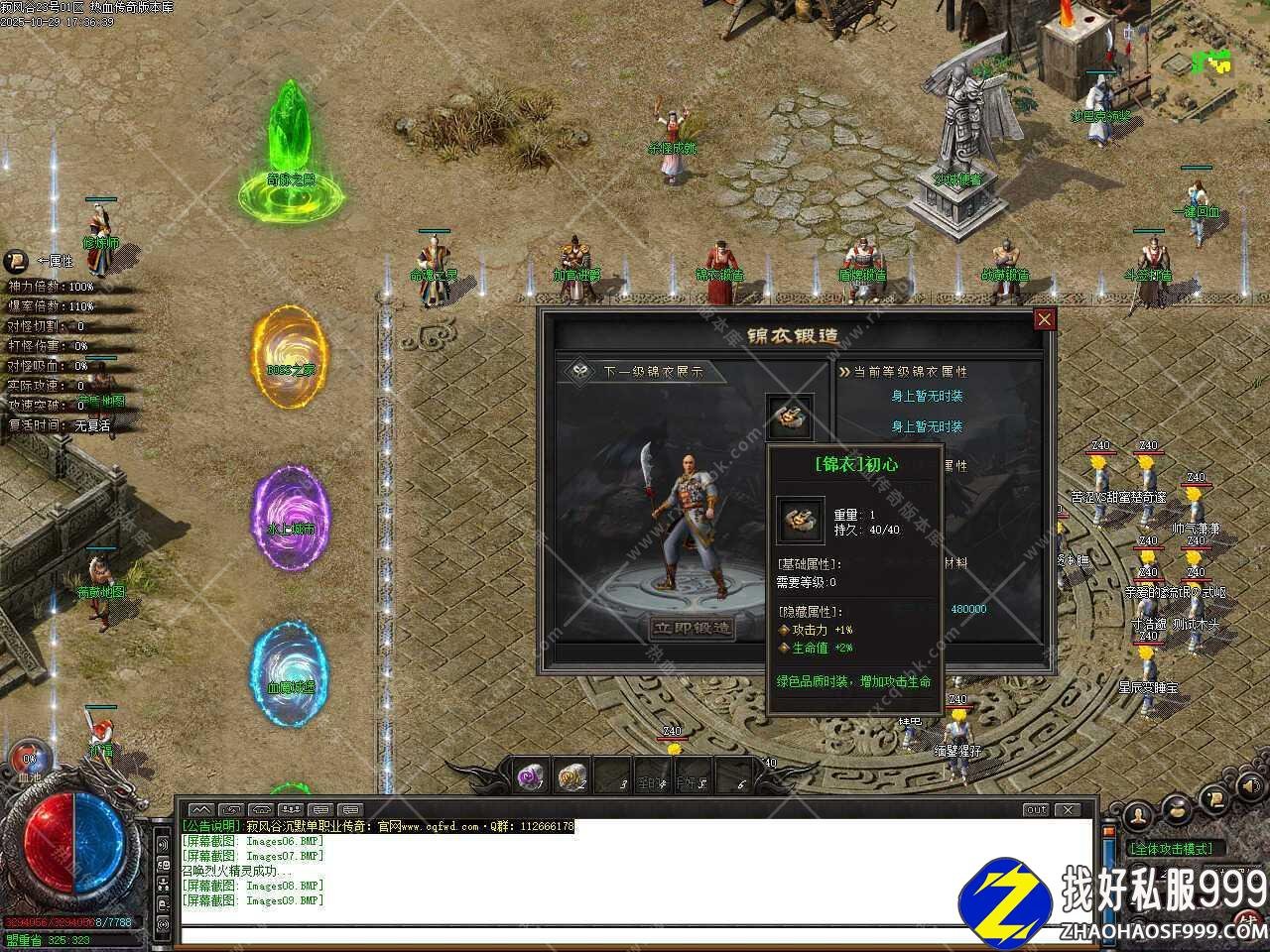
Task: Use the purple scroll in hotbar slot 1
Action: 532,777
